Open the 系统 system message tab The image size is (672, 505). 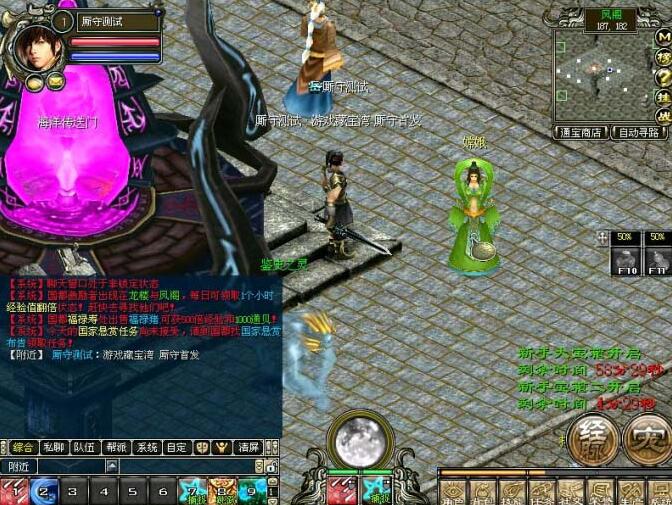coord(147,448)
